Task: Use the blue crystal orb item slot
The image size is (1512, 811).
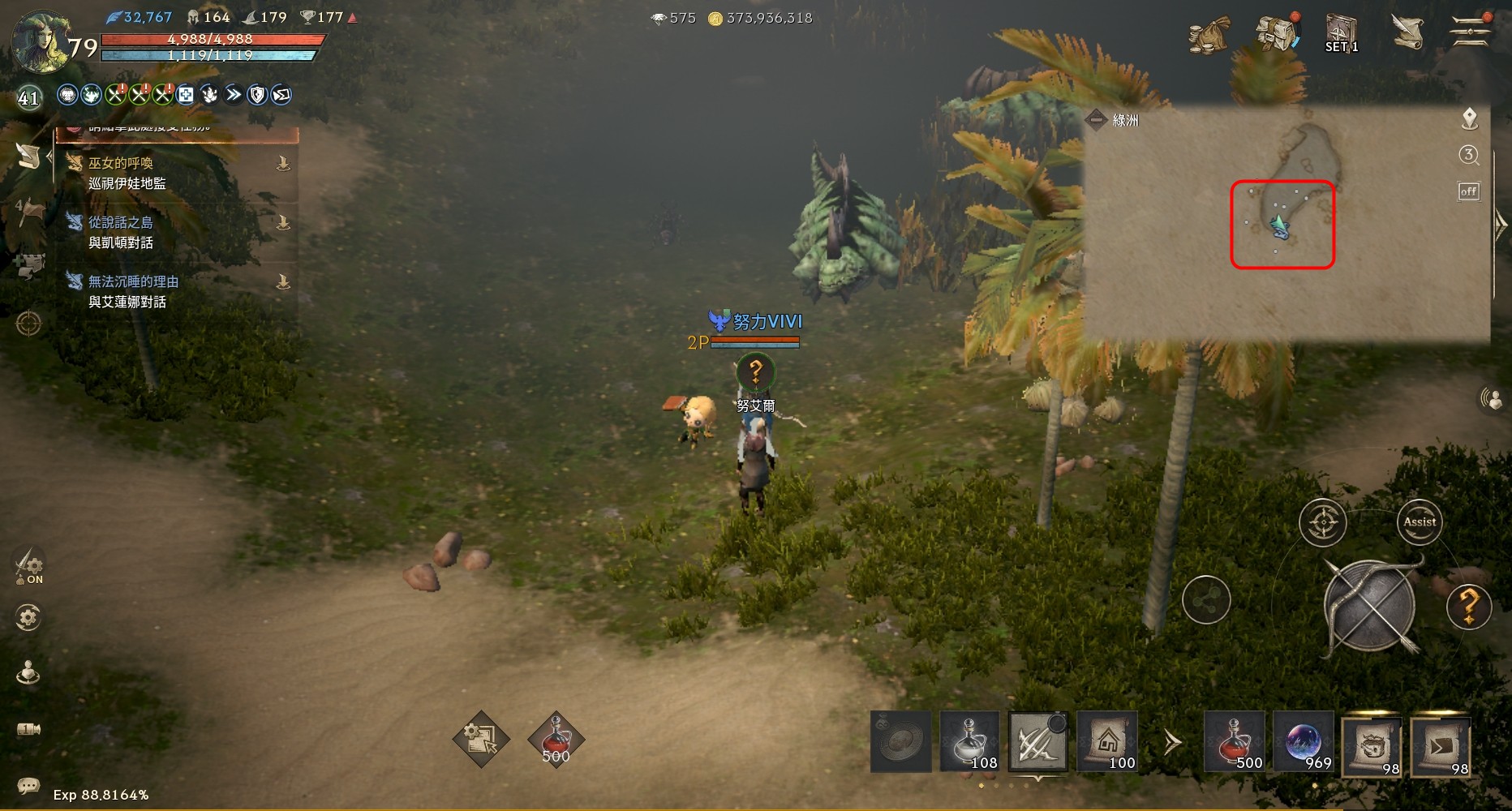Action: click(1304, 741)
